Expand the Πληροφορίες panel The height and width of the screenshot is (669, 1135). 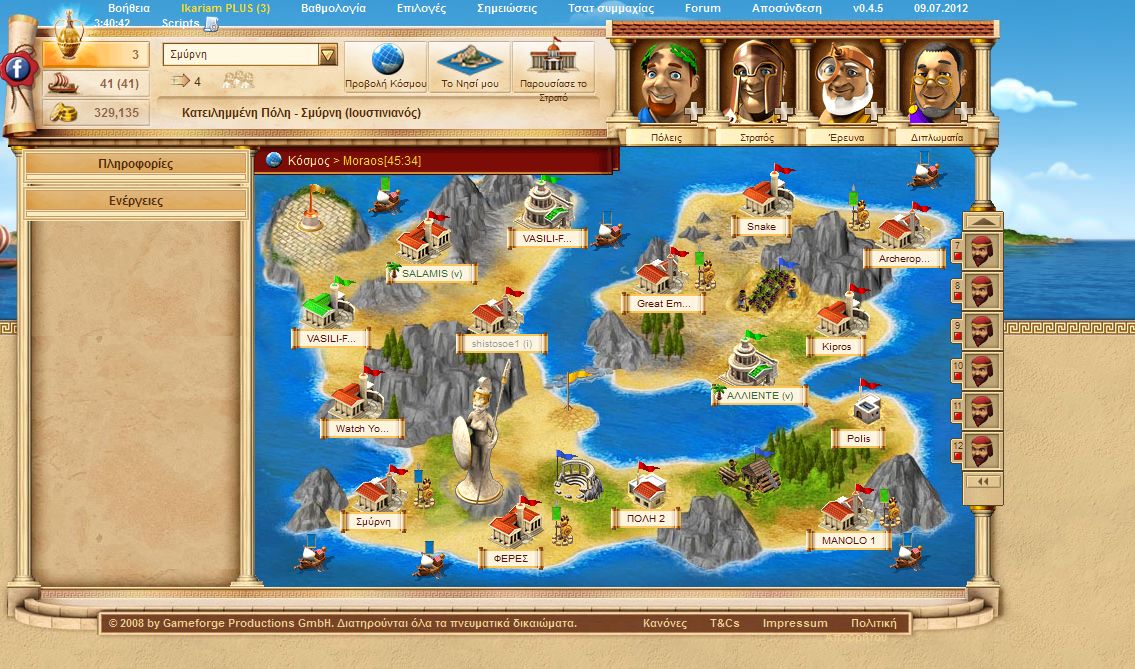[136, 164]
